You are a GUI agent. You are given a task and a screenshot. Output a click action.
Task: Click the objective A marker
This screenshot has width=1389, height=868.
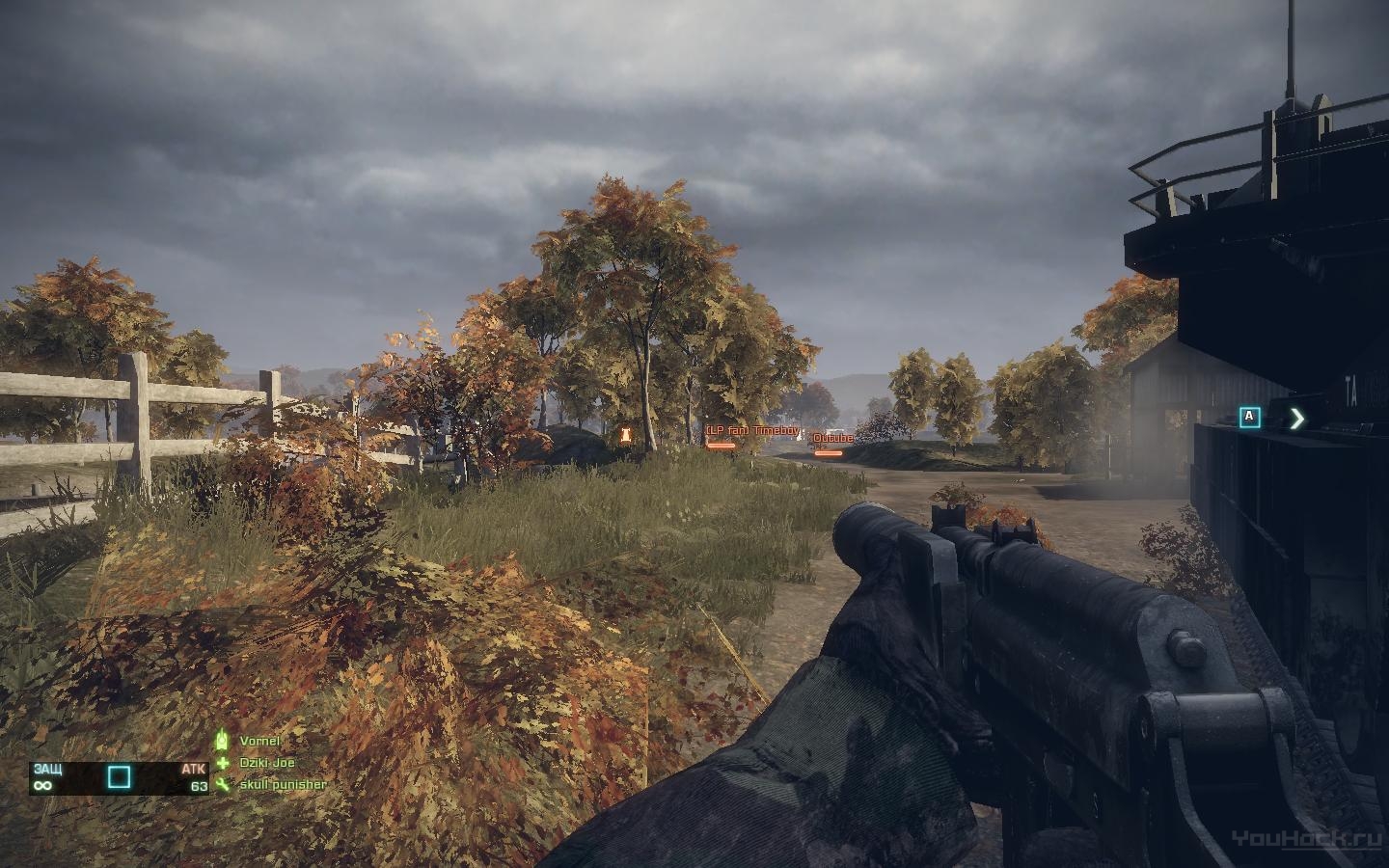(1250, 418)
